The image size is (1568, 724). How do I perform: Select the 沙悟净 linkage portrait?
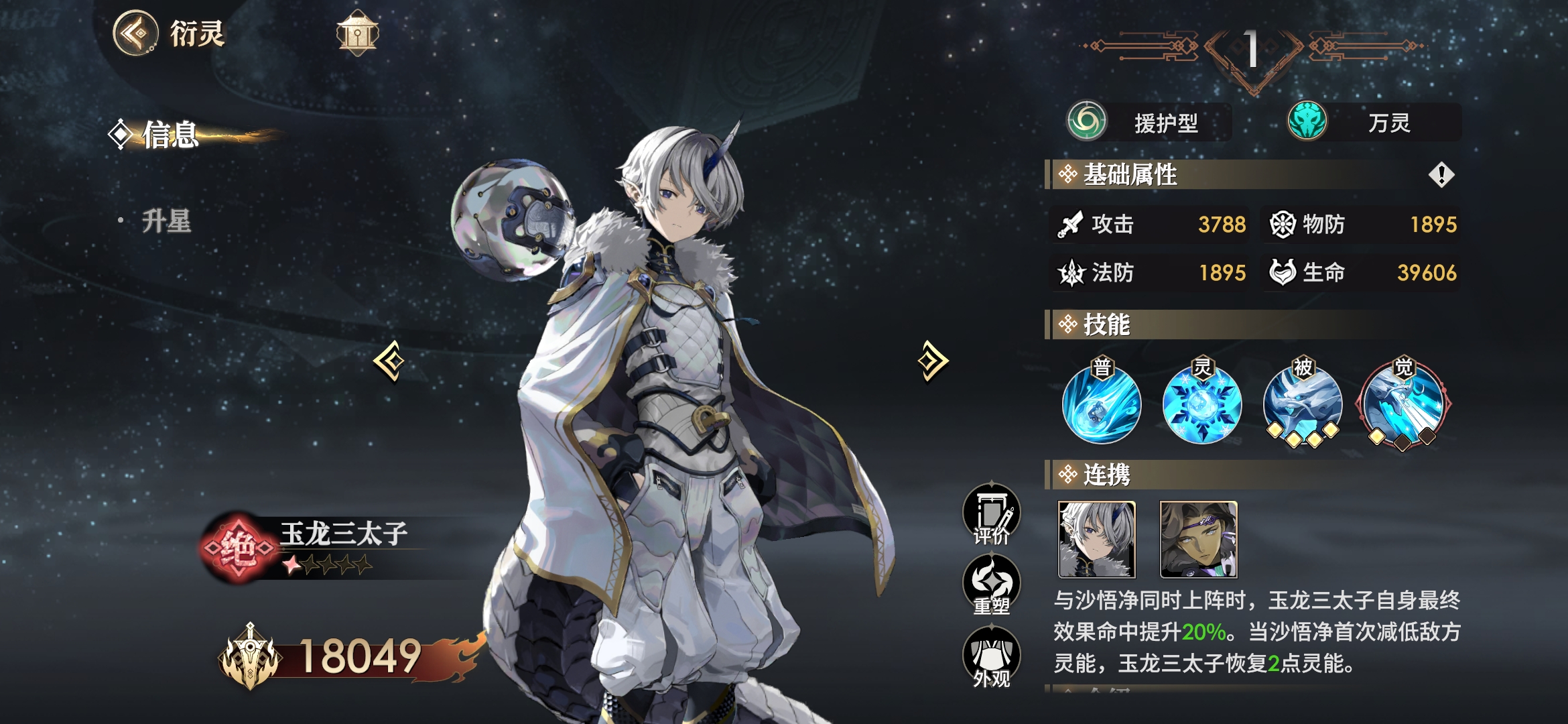[1199, 540]
